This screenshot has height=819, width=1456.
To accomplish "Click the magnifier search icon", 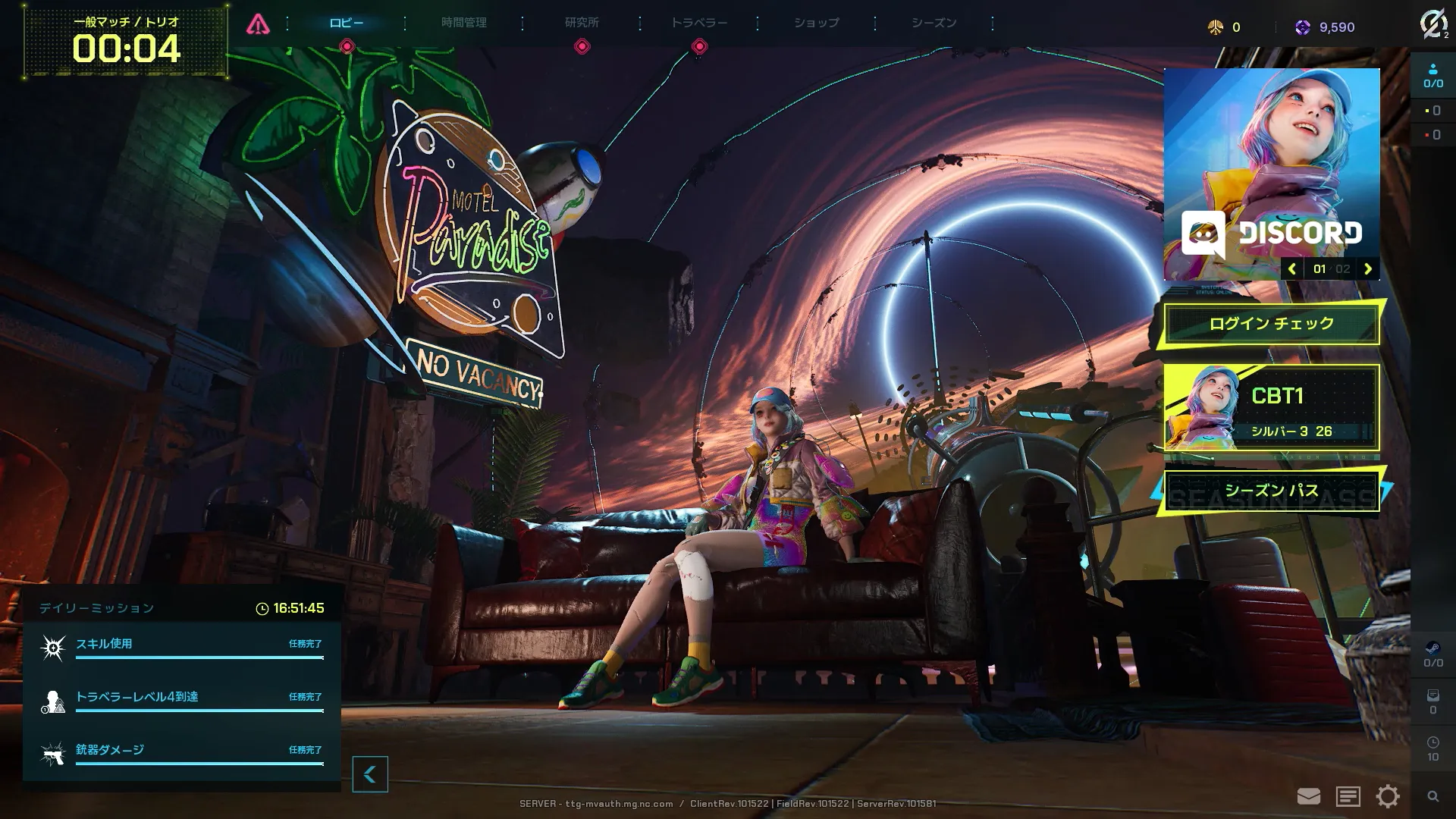I will (1432, 796).
